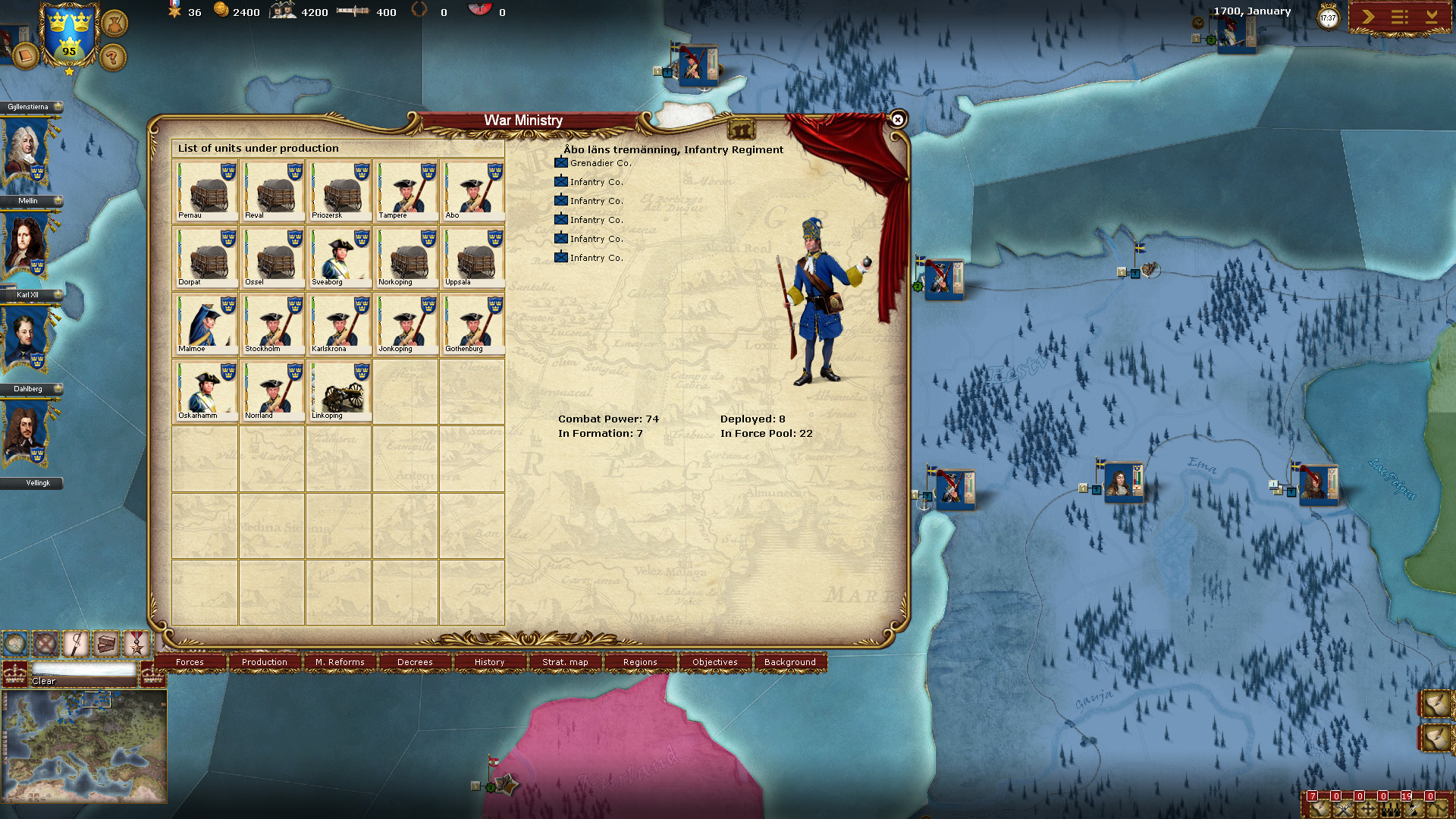
Task: Collapse messages using the down chevron
Action: tap(1433, 15)
